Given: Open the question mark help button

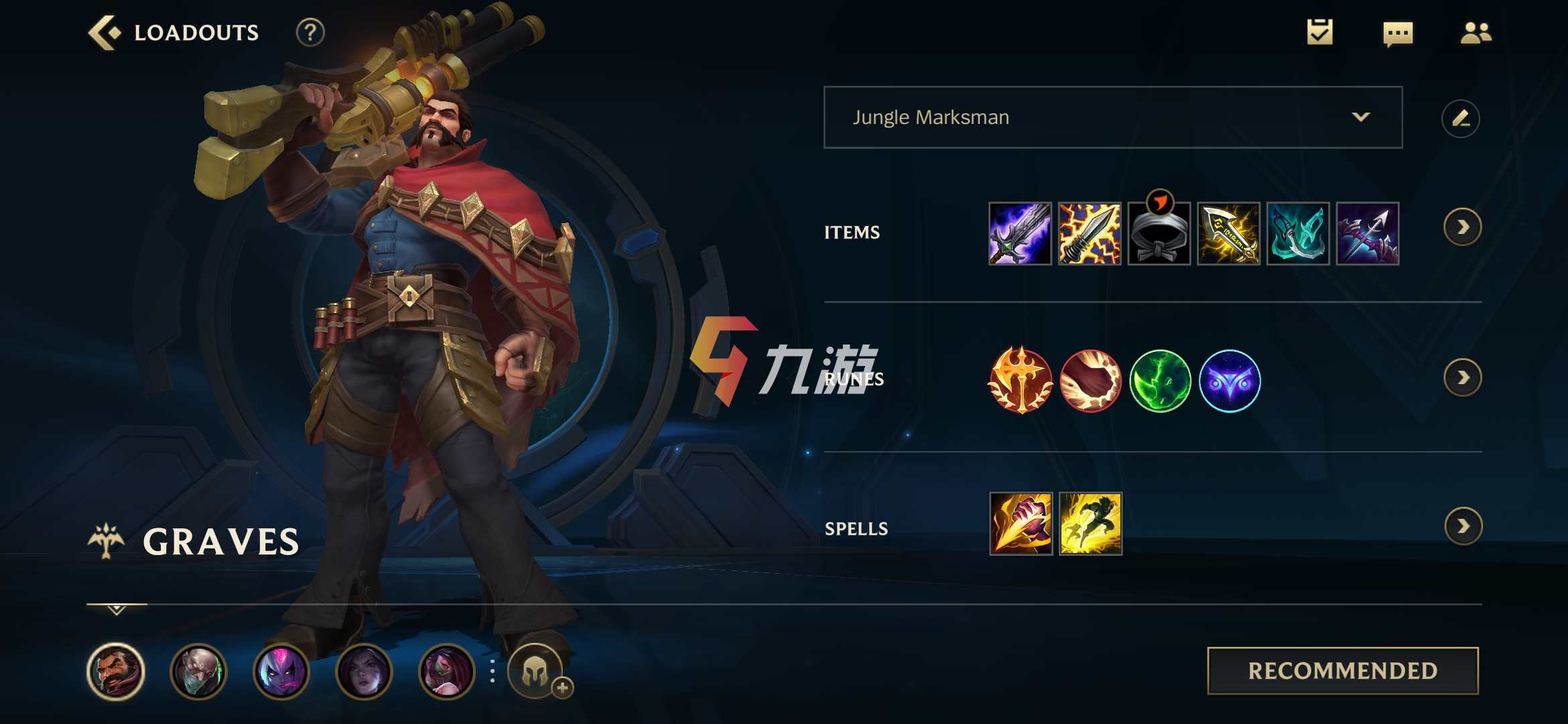Looking at the screenshot, I should point(310,32).
